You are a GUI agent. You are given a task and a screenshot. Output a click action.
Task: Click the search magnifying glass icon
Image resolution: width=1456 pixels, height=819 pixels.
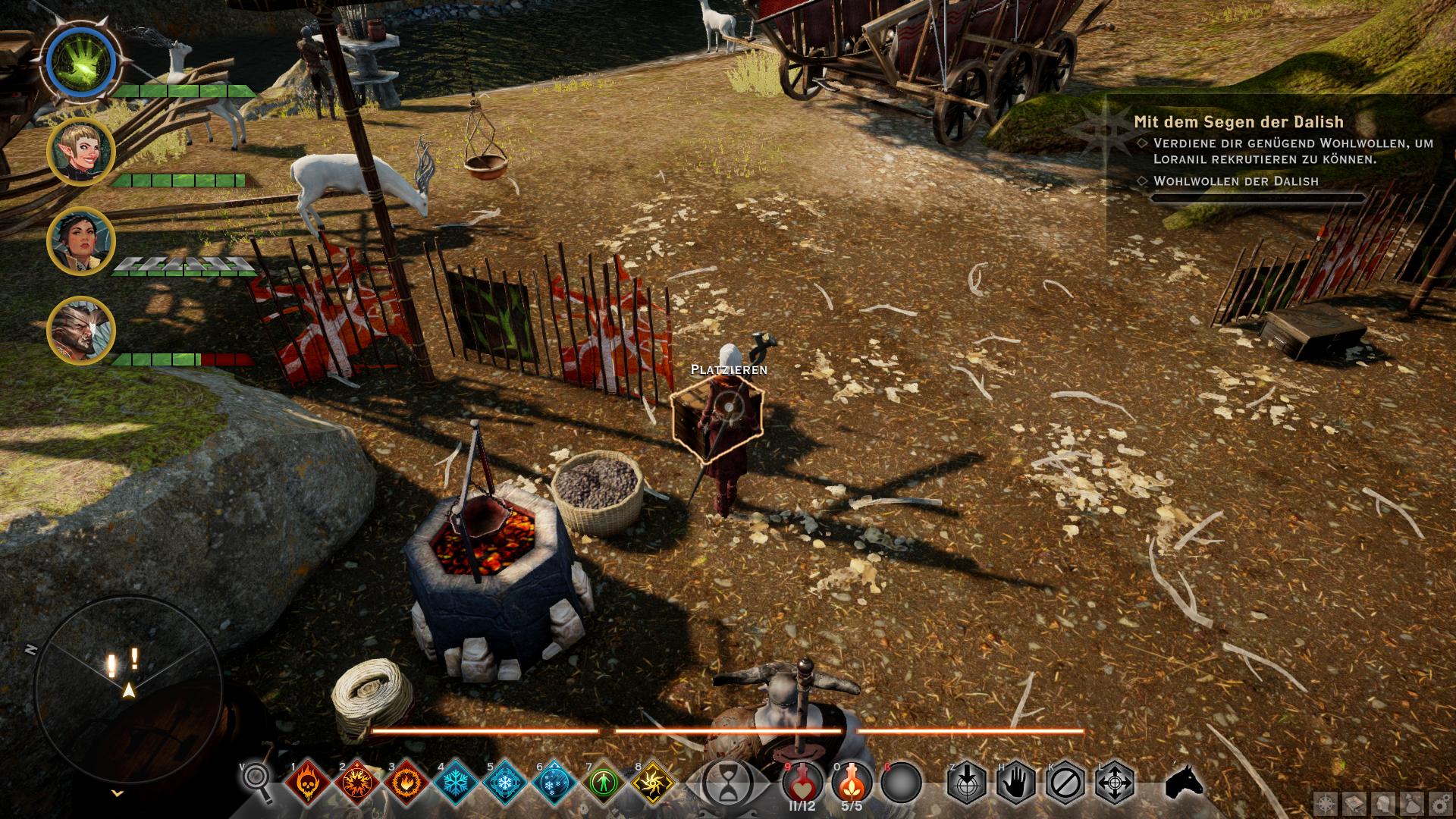coord(257,780)
